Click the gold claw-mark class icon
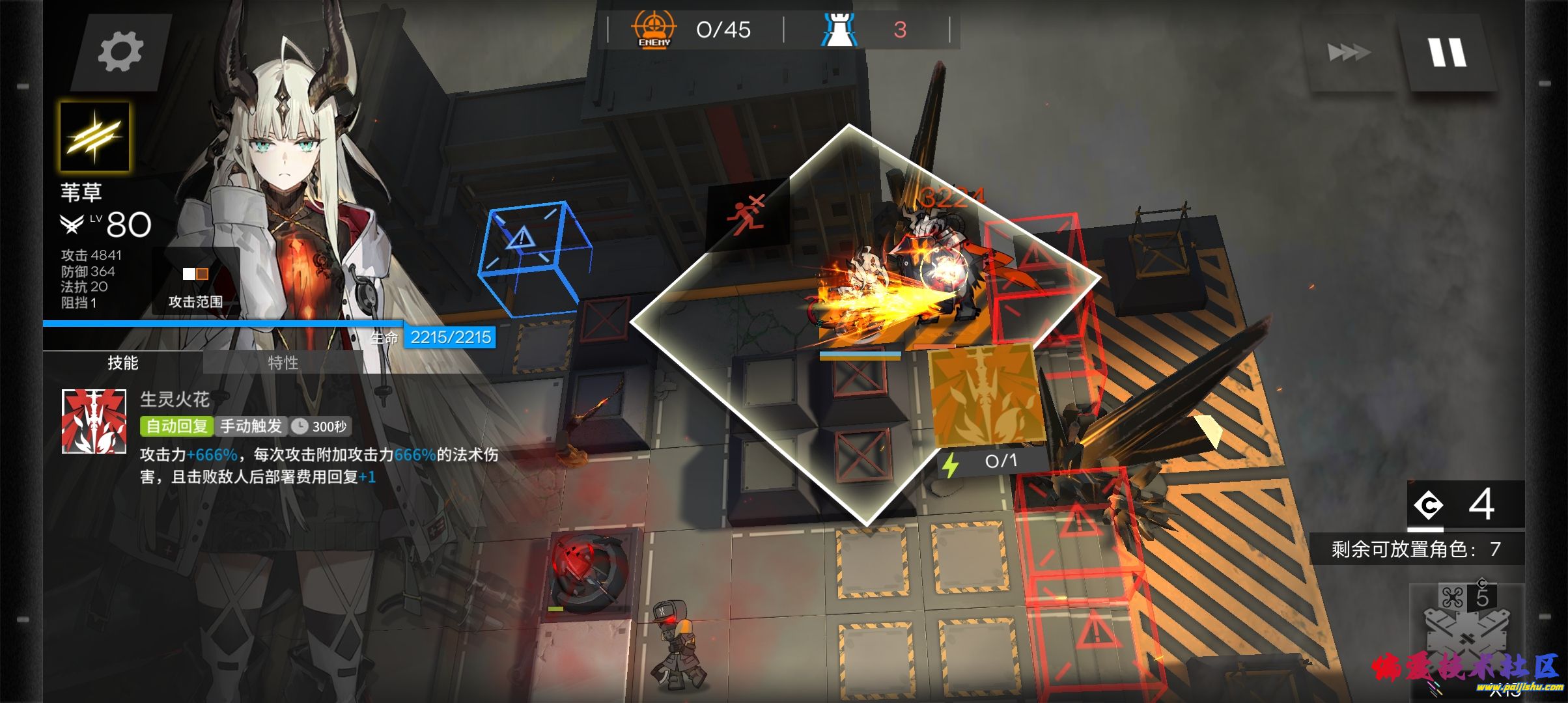 (94, 136)
